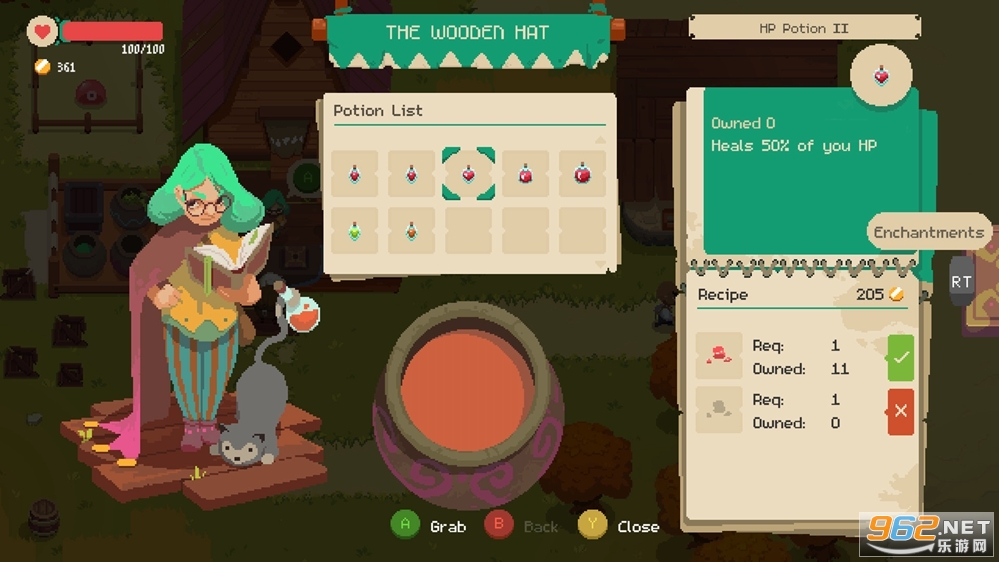Select the largest round red potion flask
The image size is (999, 562).
582,174
